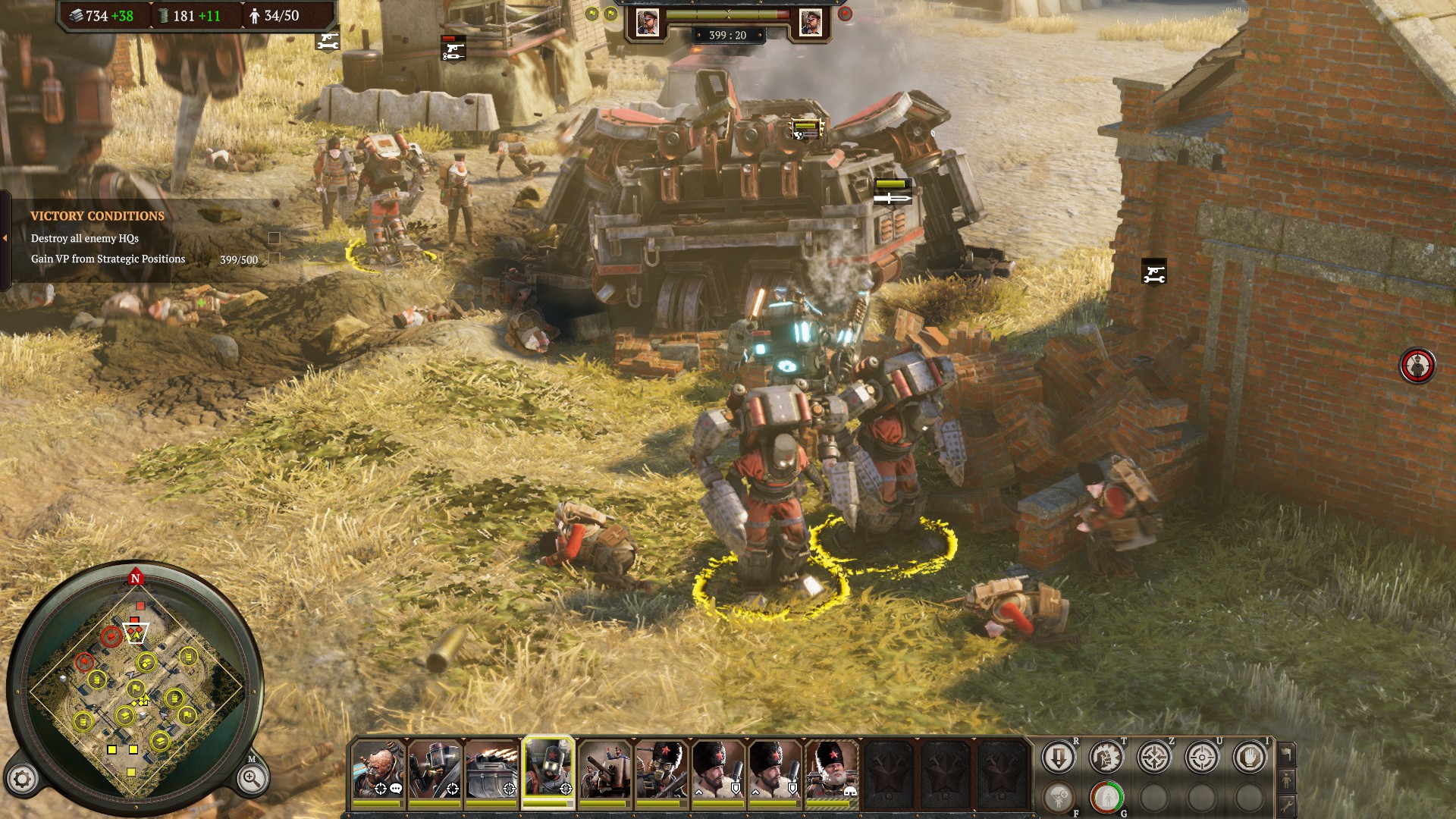Select the field cannon crew unit card
Viewport: 1456px width, 819px height.
[x=605, y=770]
